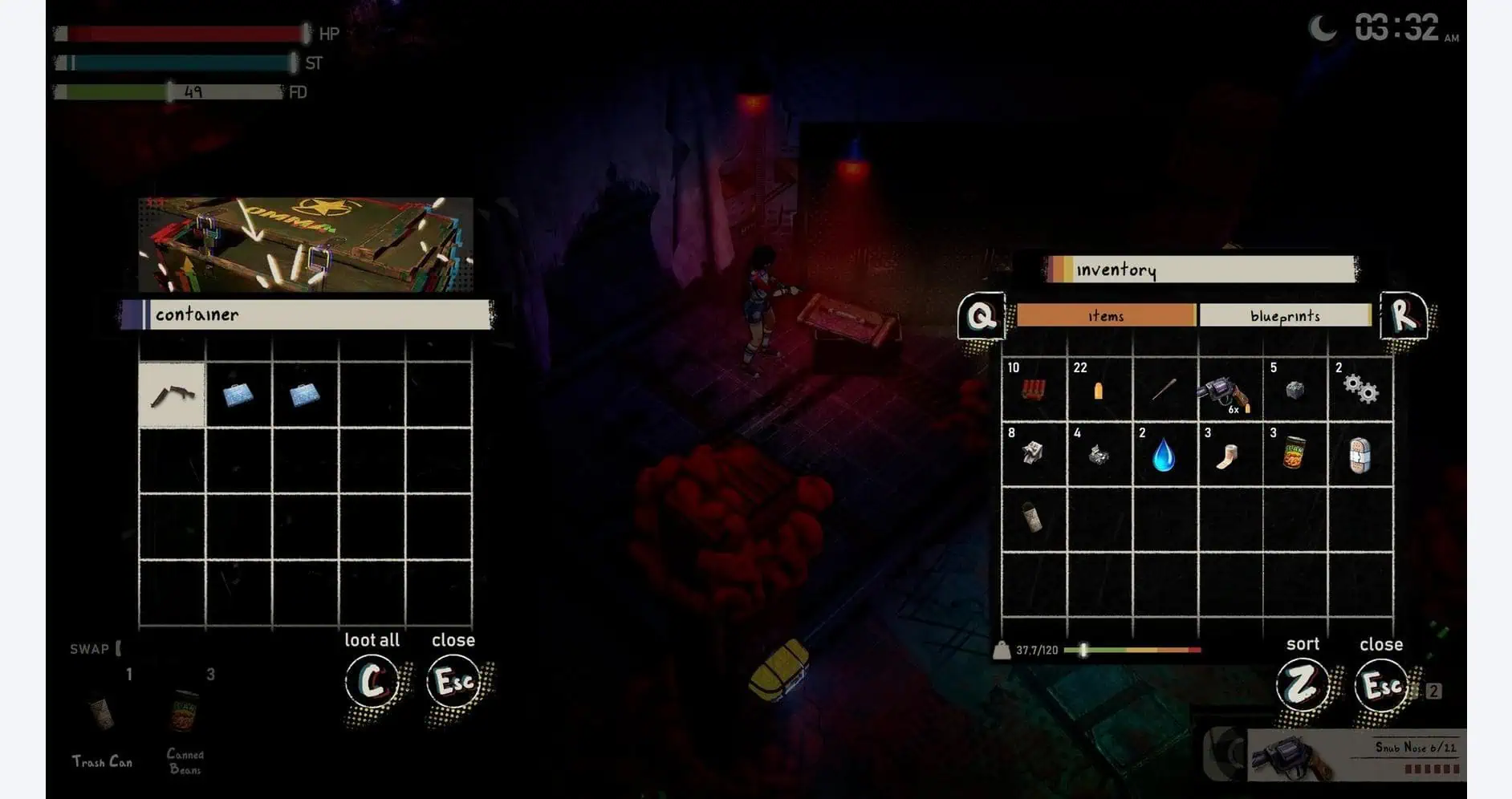1512x799 pixels.
Task: Select the water droplet item
Action: [x=1164, y=457]
